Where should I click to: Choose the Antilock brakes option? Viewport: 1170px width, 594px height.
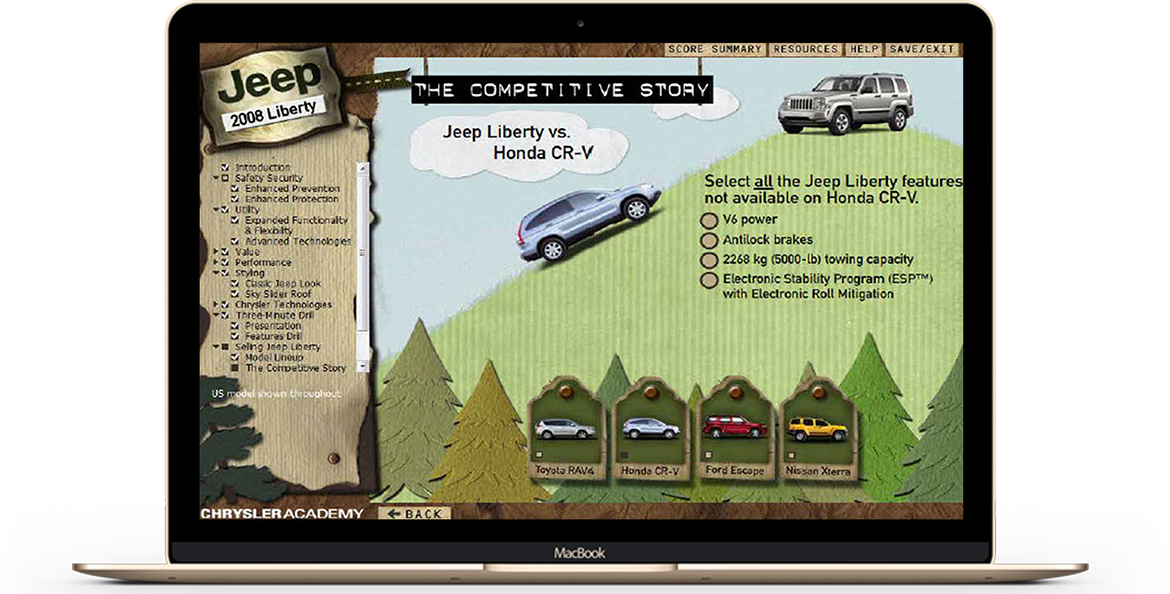tap(709, 240)
